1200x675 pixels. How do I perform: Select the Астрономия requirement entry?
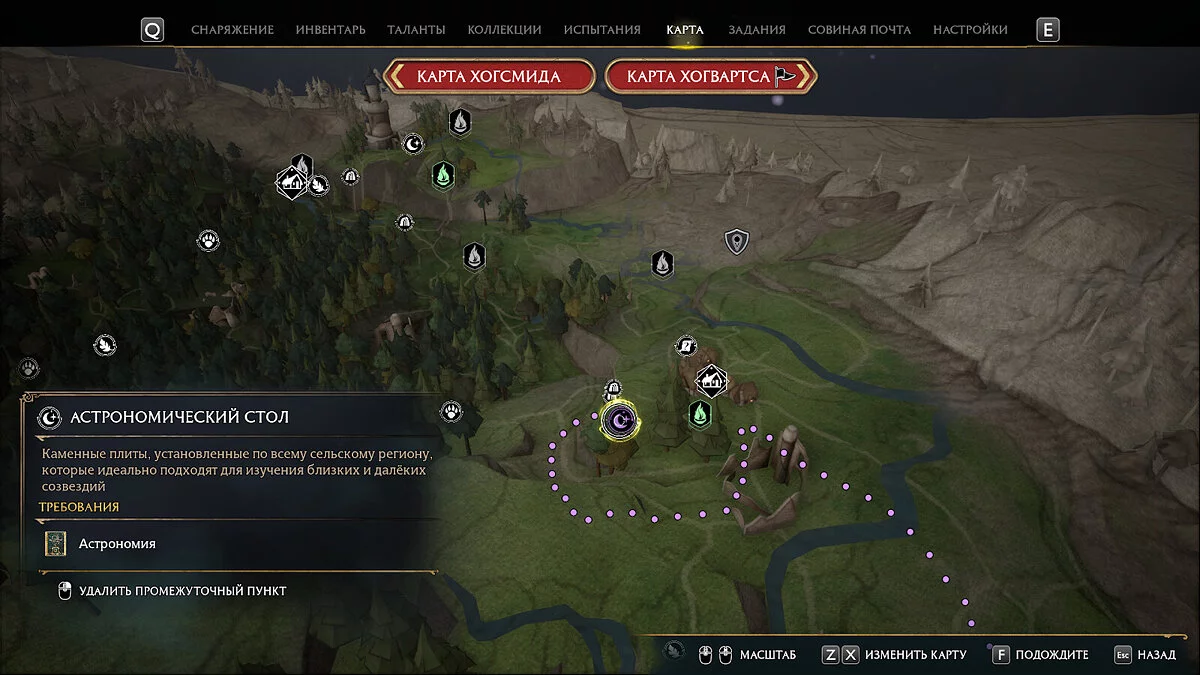tap(117, 544)
